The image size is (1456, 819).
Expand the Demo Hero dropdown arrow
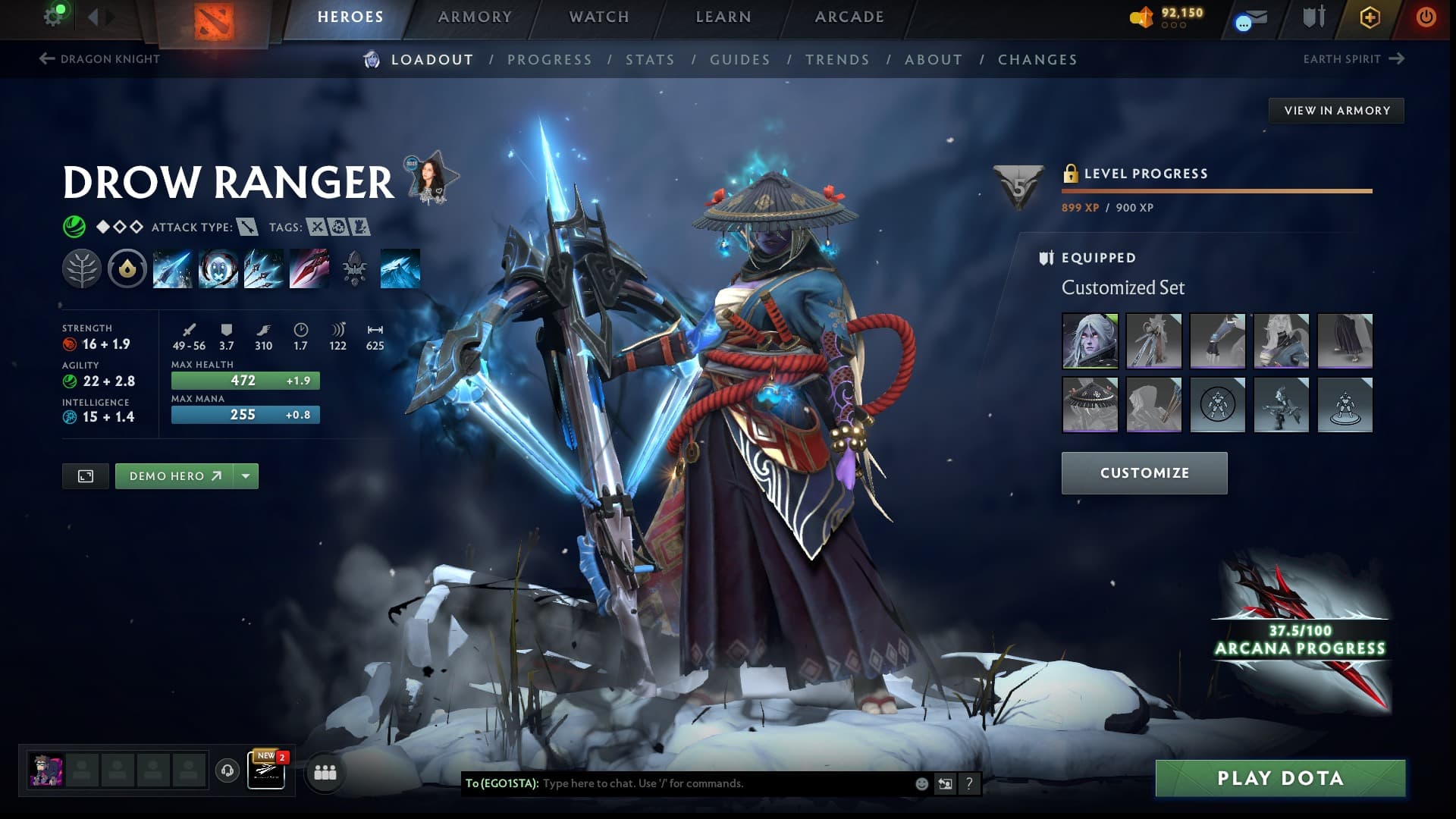pos(244,475)
